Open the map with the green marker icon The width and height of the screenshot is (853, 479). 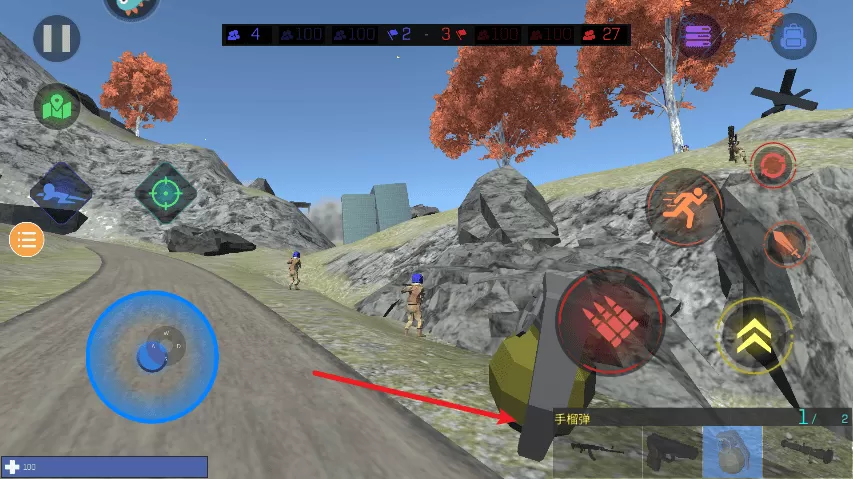(x=57, y=106)
